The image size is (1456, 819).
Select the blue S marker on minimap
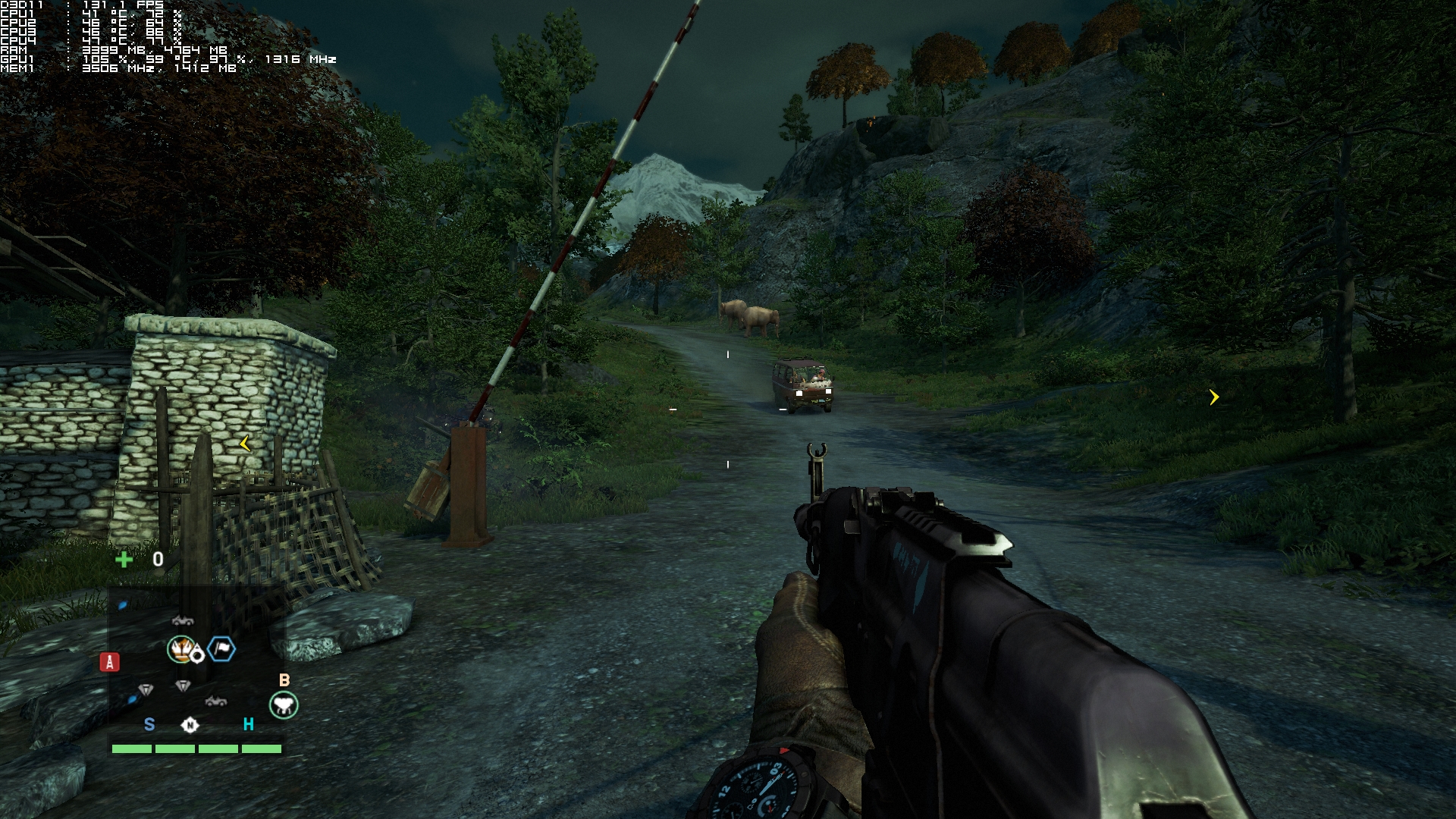149,725
